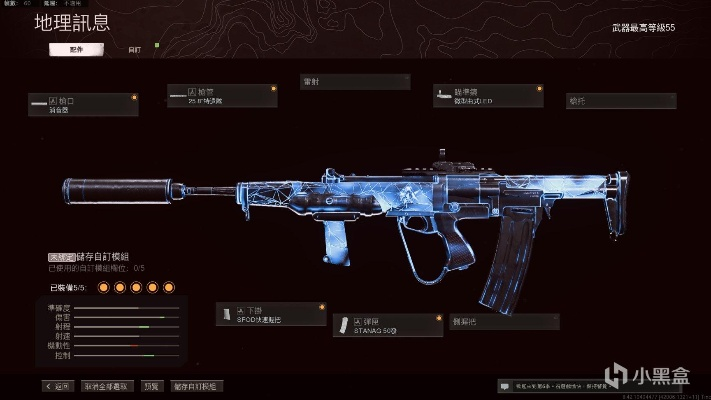
Task: Save the build with 儲存自訂模組 button
Action: 195,385
